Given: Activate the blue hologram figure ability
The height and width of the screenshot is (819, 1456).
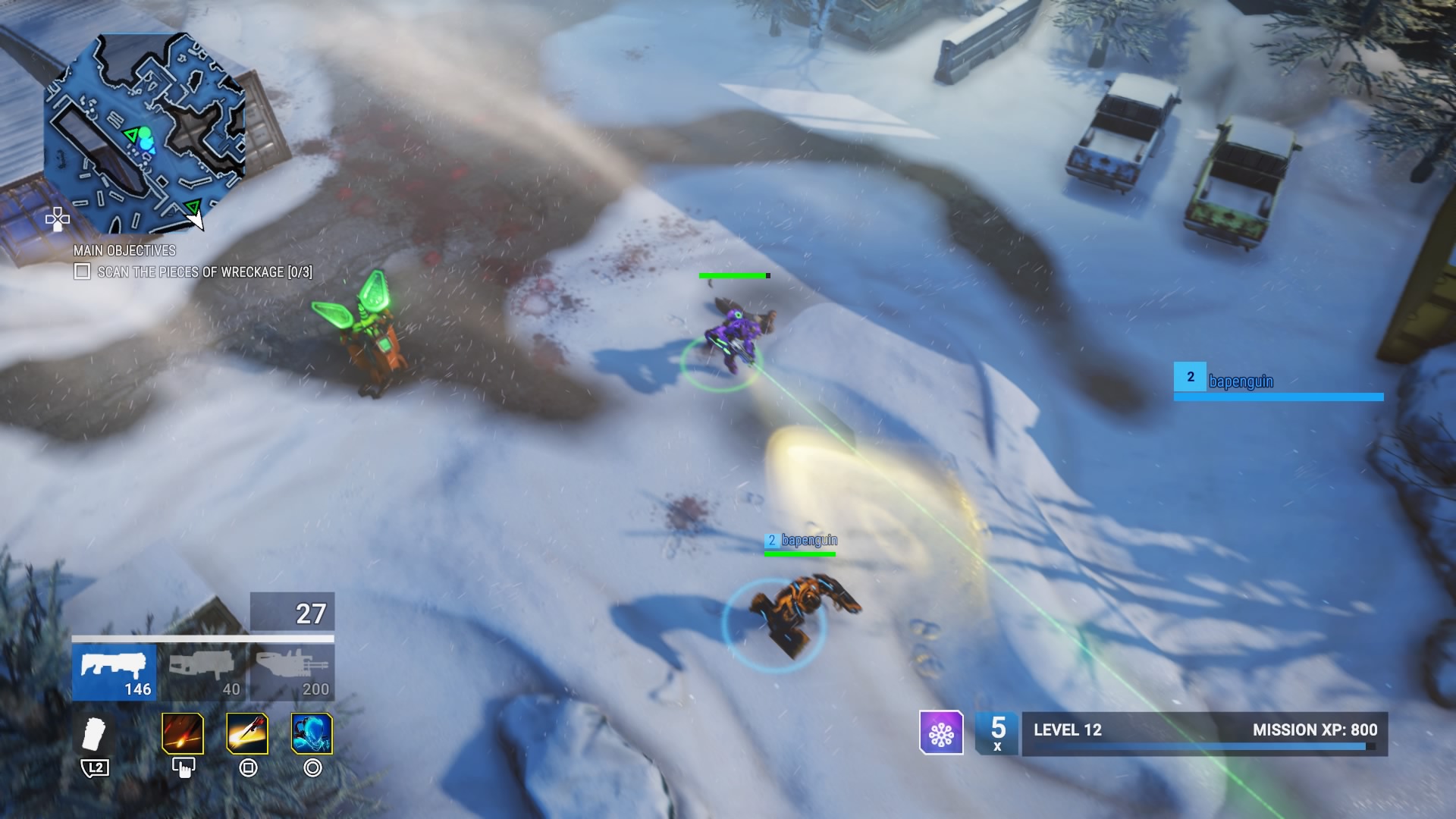Looking at the screenshot, I should tap(312, 733).
